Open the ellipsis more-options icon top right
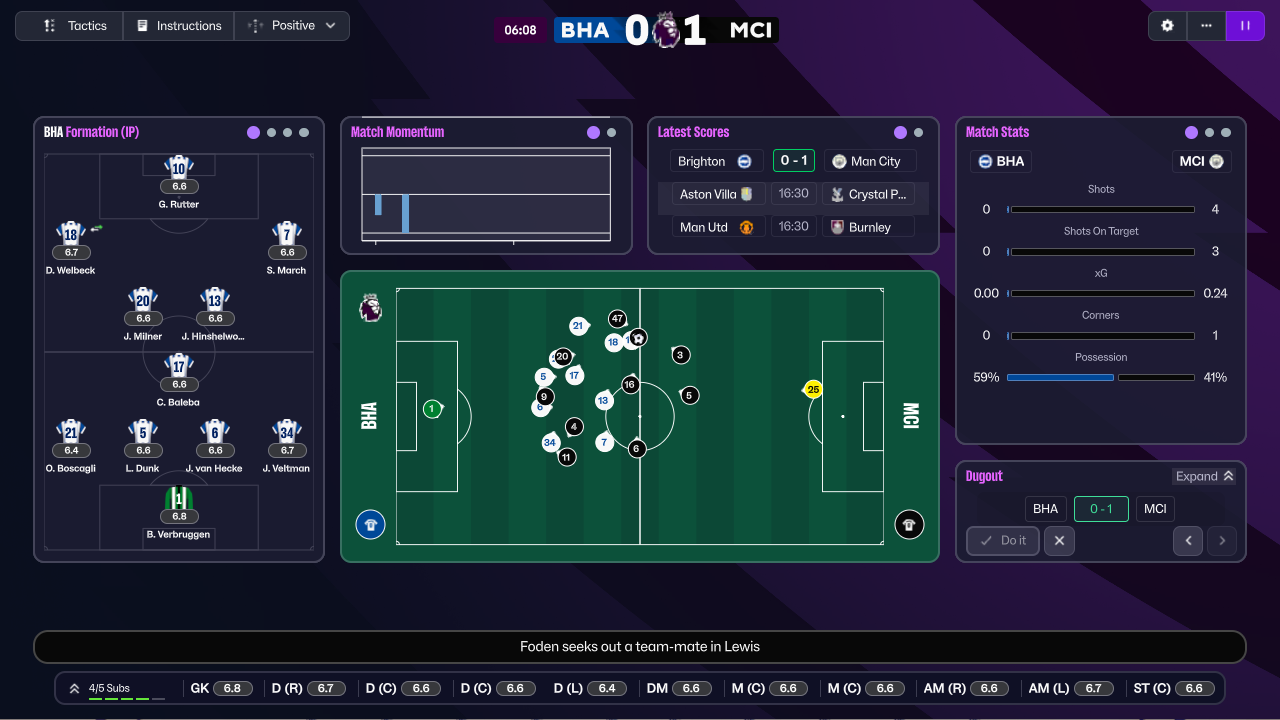The height and width of the screenshot is (720, 1280). (x=1206, y=25)
